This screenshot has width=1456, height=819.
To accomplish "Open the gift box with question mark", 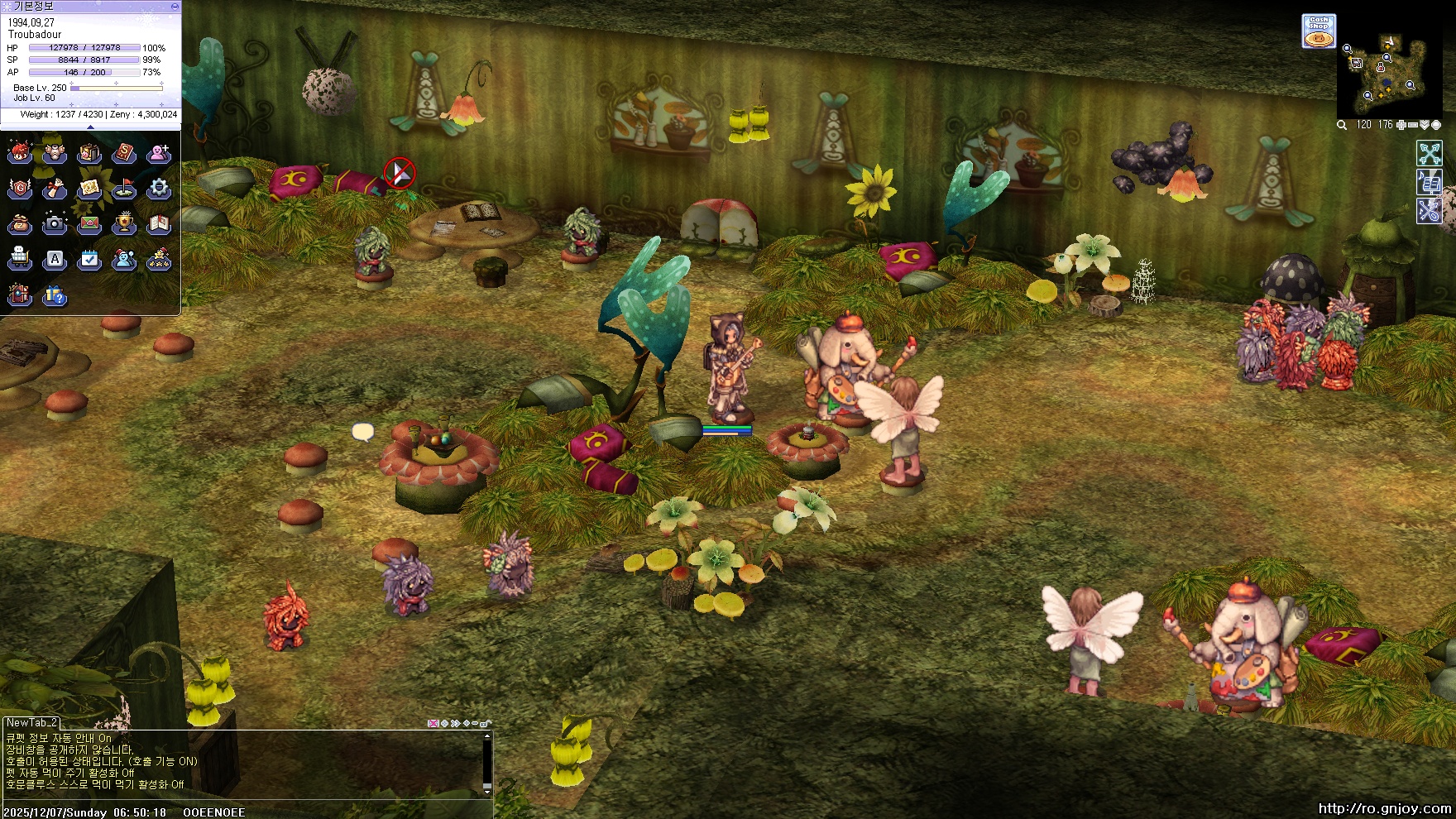I will click(x=55, y=295).
